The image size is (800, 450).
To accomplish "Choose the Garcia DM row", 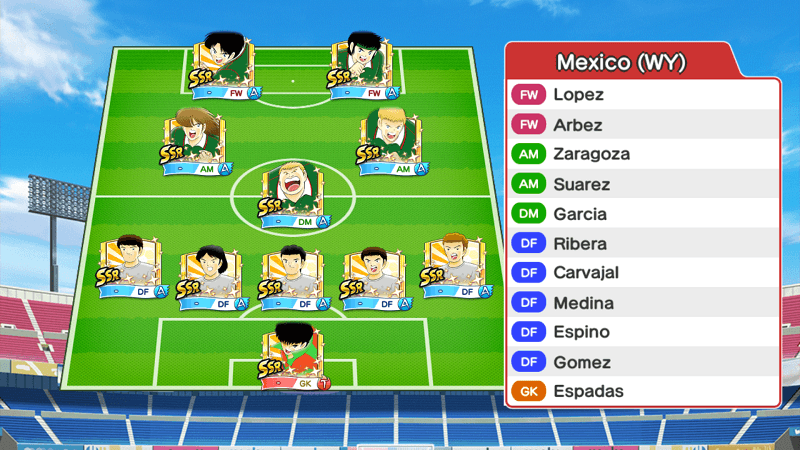I will [642, 213].
